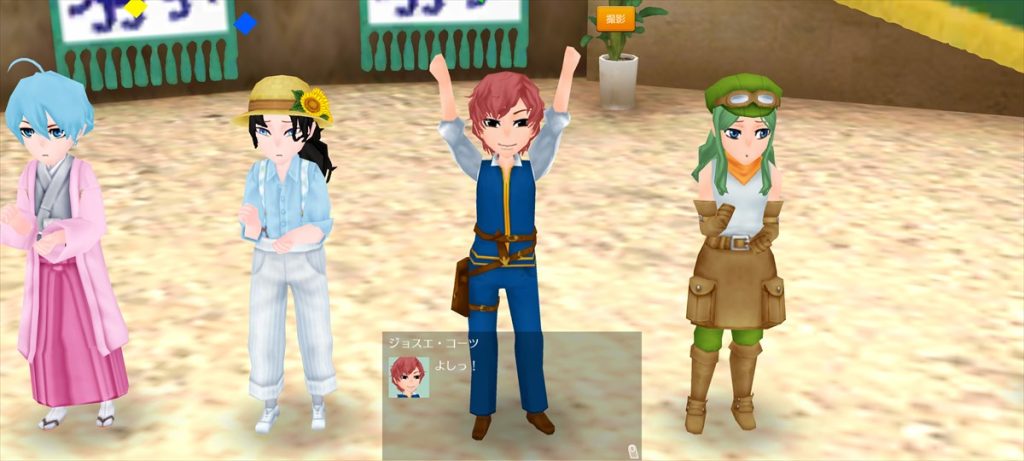This screenshot has height=461, width=1024.
Task: Advance the dialogue via the mouse icon
Action: pyautogui.click(x=633, y=450)
